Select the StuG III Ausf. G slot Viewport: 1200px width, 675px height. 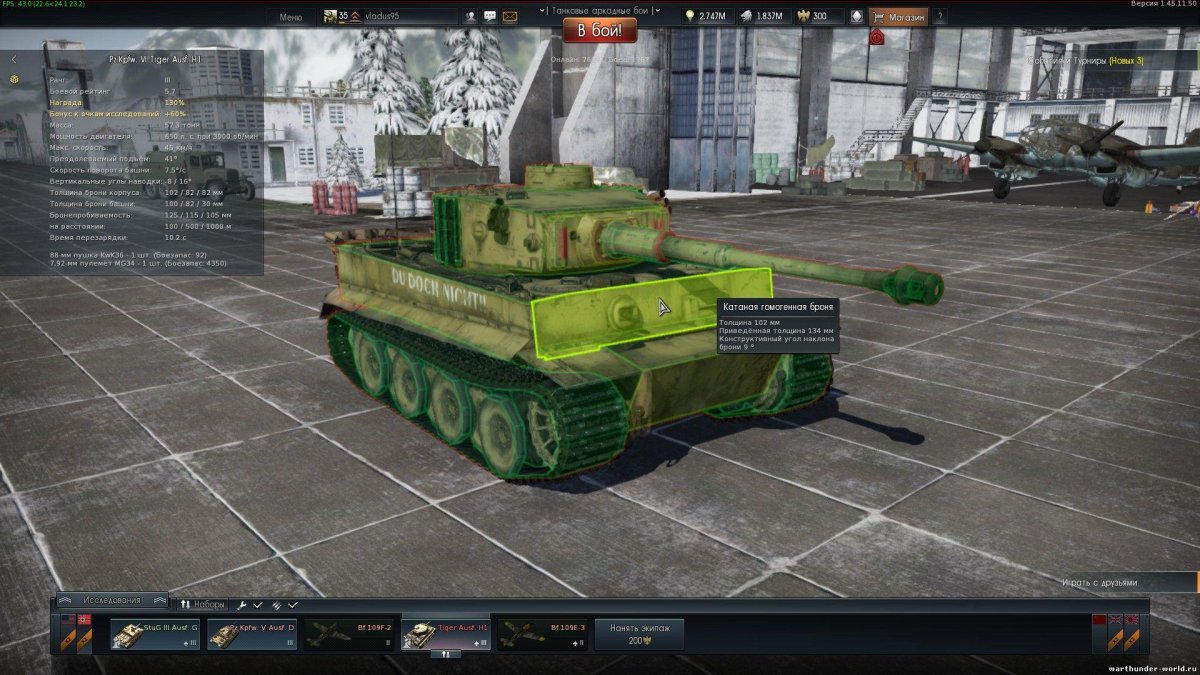click(x=155, y=634)
